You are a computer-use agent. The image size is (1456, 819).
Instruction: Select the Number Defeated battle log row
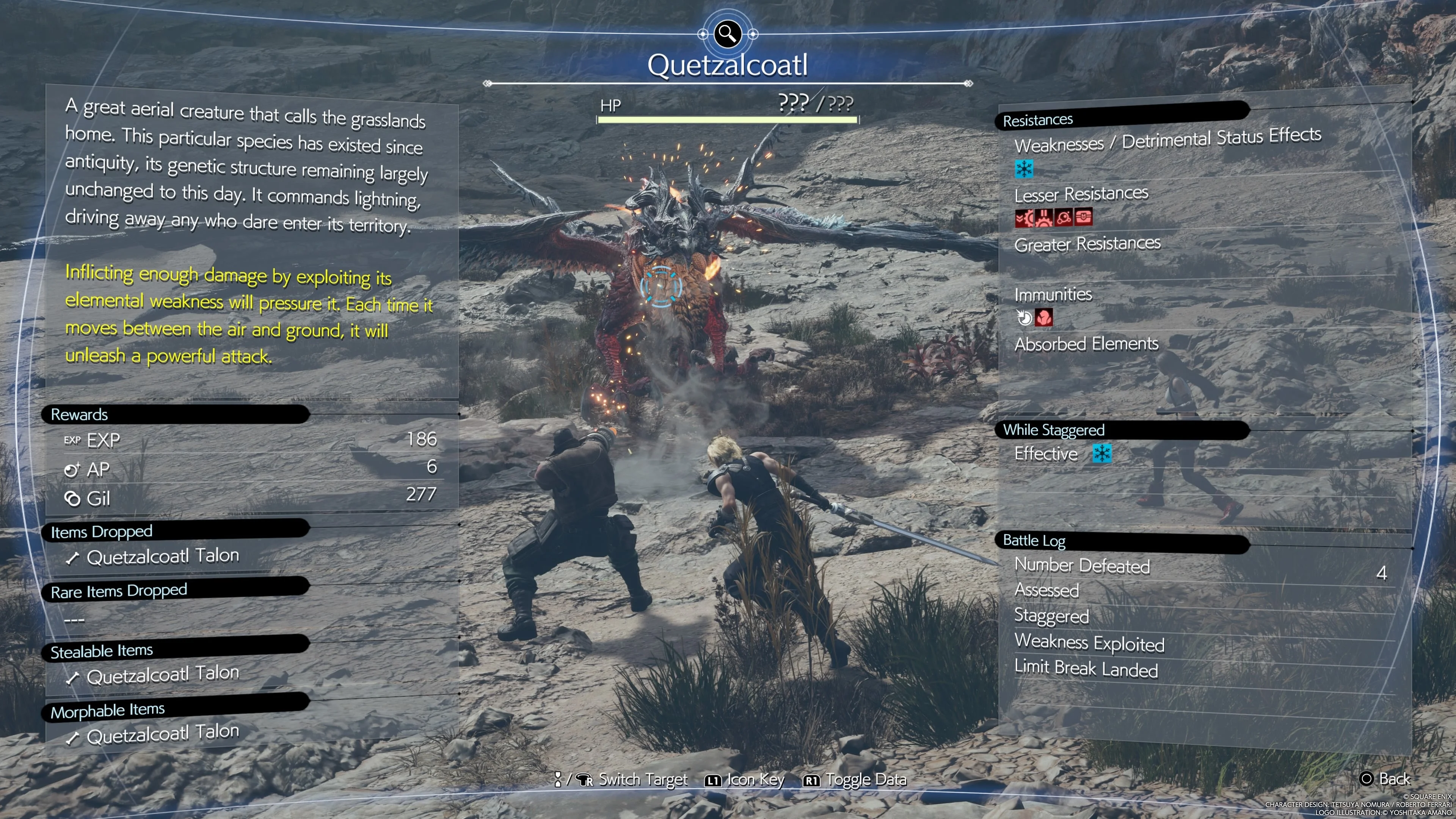(x=1082, y=566)
